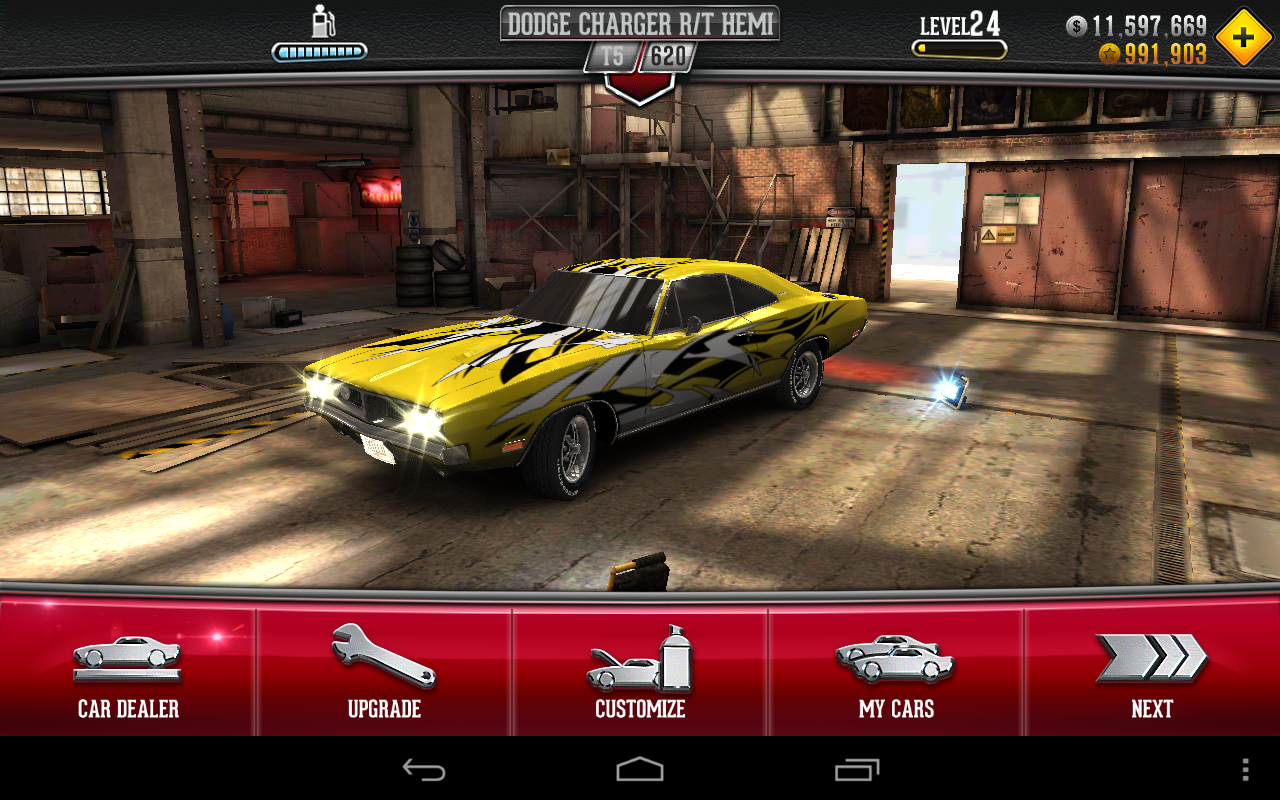Tap the yellow plus buy-currency button
Screen dimensions: 1280x800
tap(1244, 38)
